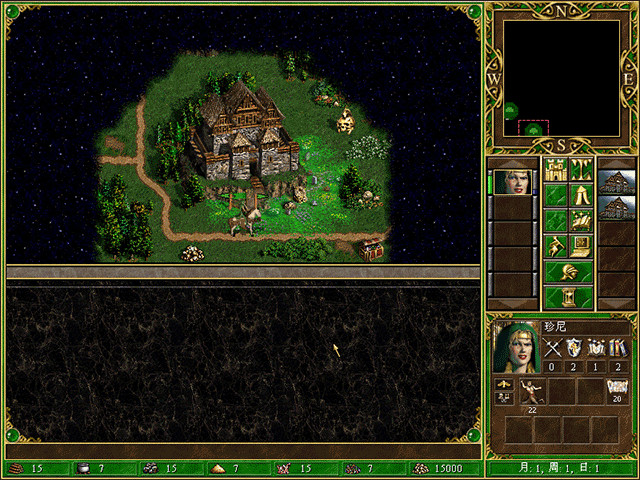Click the crossed swords attack skill icon

tap(553, 348)
